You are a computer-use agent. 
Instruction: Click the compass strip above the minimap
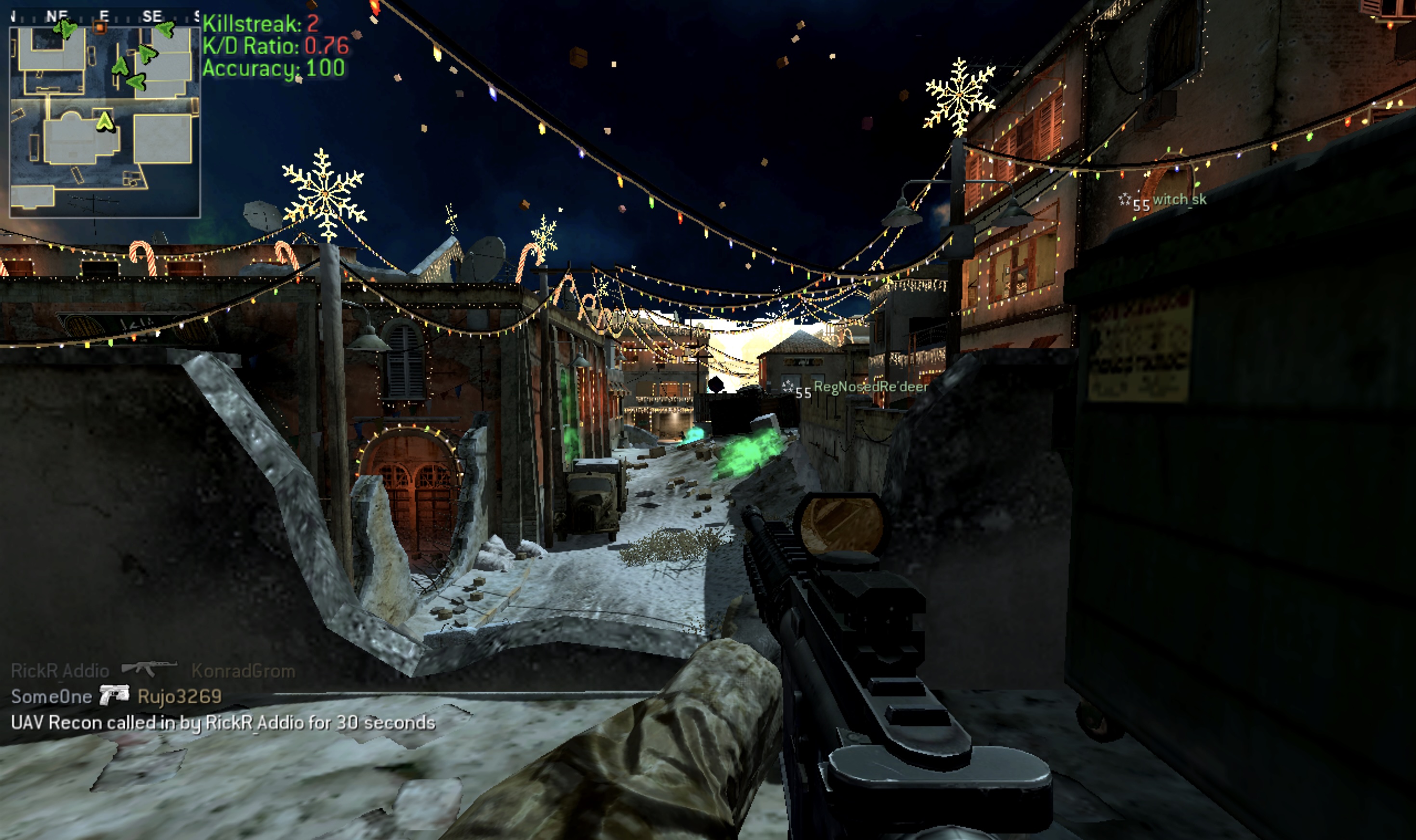click(105, 16)
